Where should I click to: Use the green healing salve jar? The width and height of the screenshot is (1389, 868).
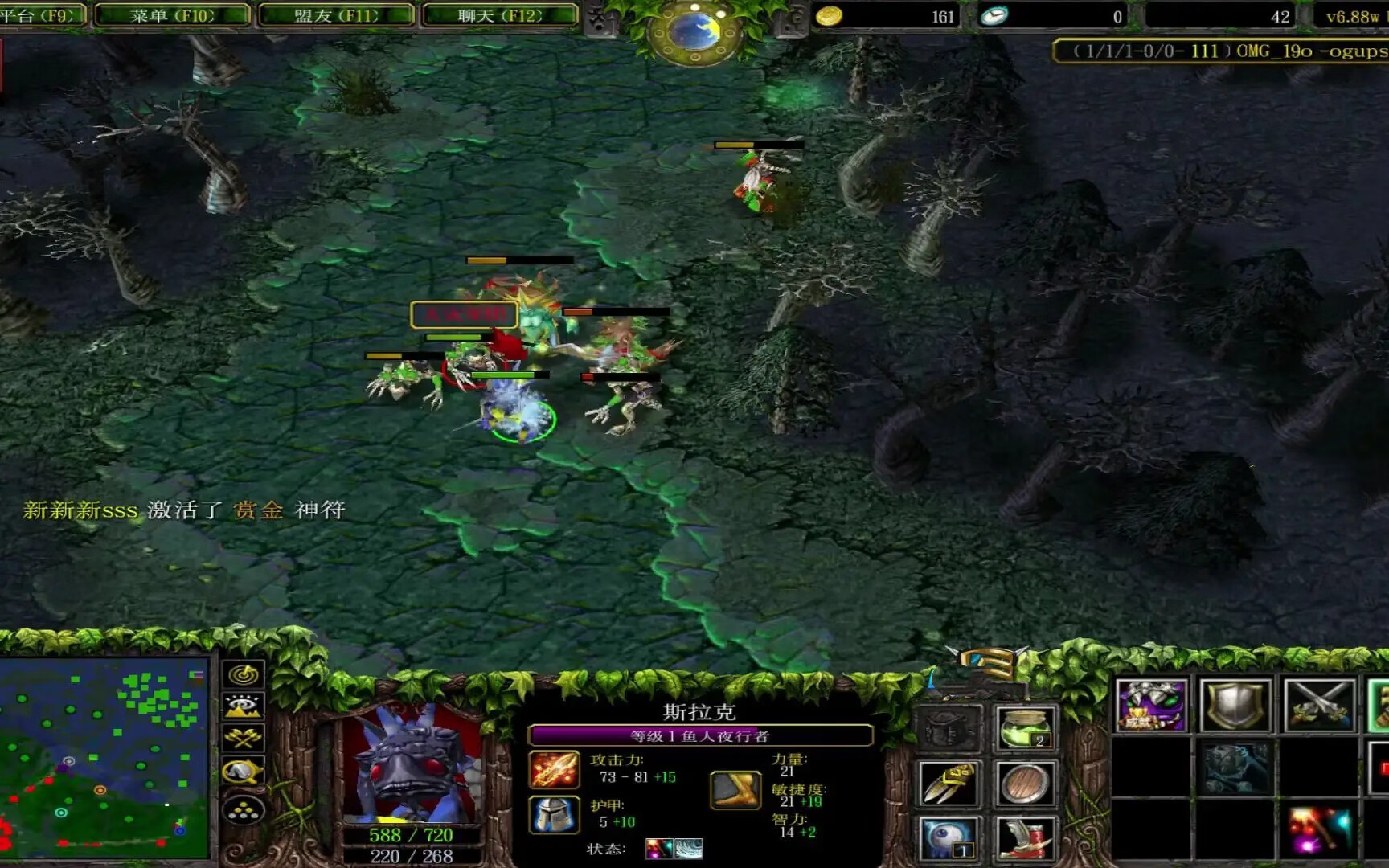(1026, 728)
